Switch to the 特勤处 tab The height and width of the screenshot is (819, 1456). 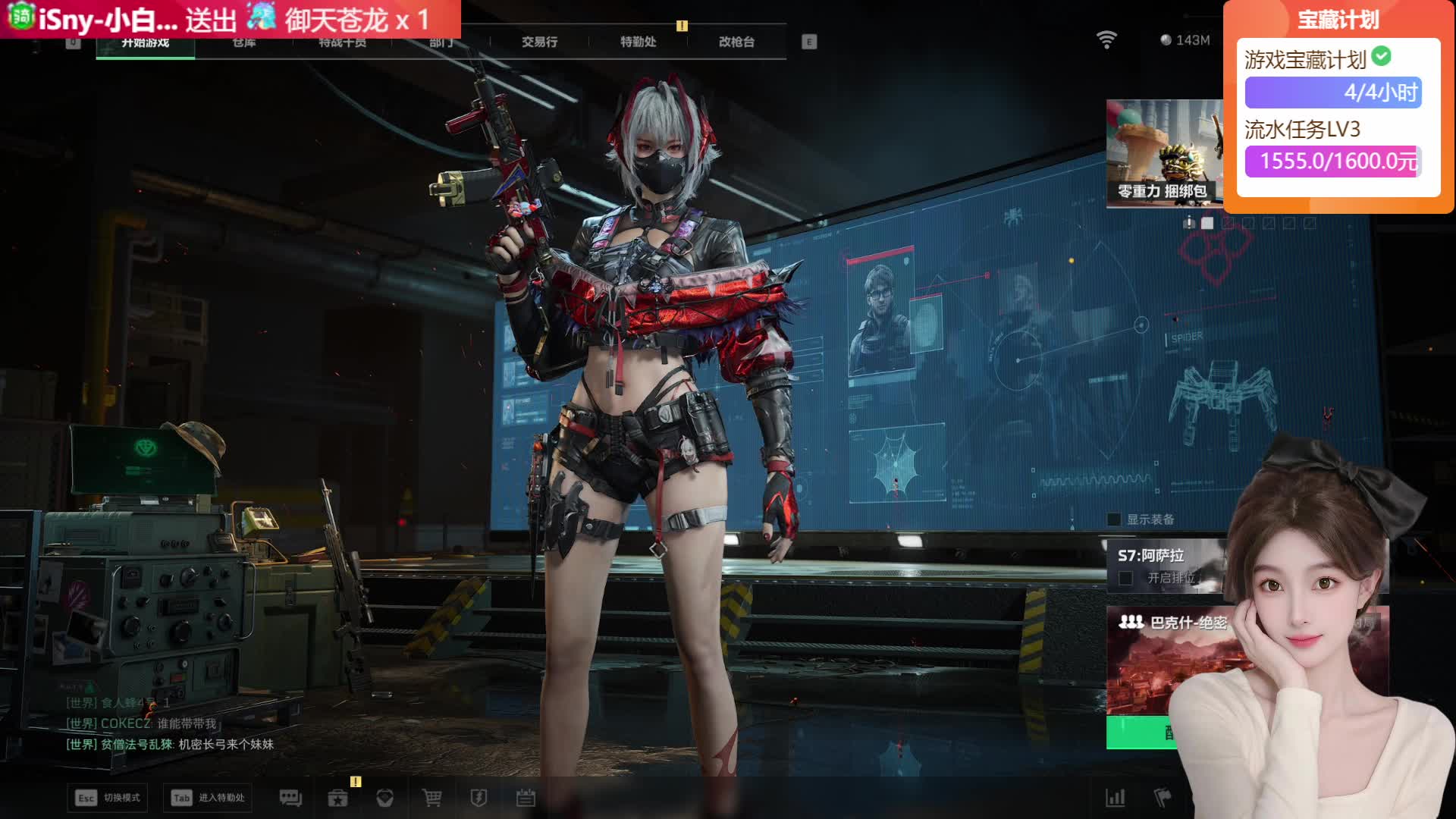click(x=638, y=42)
